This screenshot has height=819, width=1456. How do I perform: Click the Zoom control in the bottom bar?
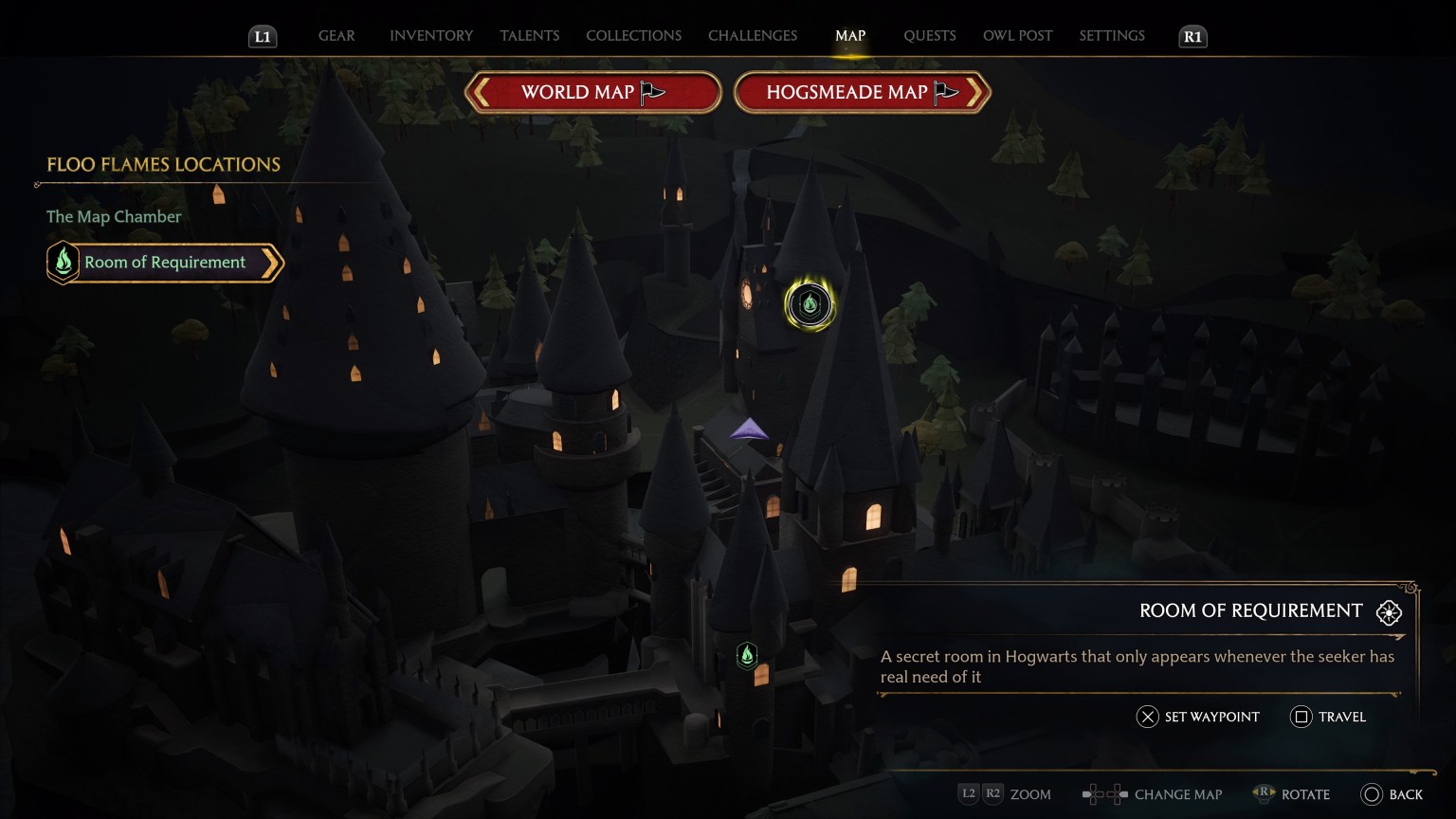(x=1029, y=794)
